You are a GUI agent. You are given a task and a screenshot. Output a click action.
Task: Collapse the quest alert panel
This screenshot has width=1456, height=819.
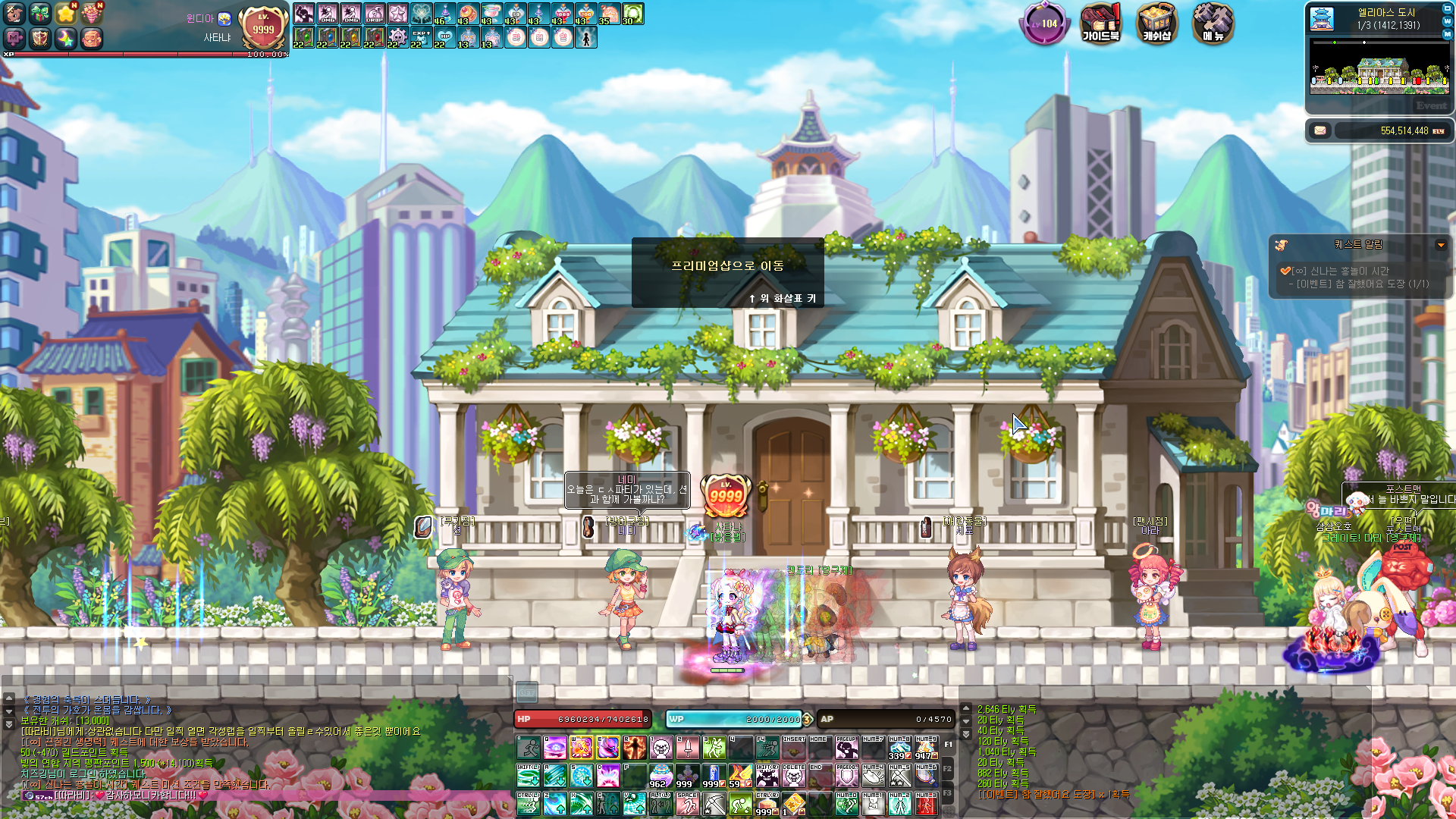1440,245
